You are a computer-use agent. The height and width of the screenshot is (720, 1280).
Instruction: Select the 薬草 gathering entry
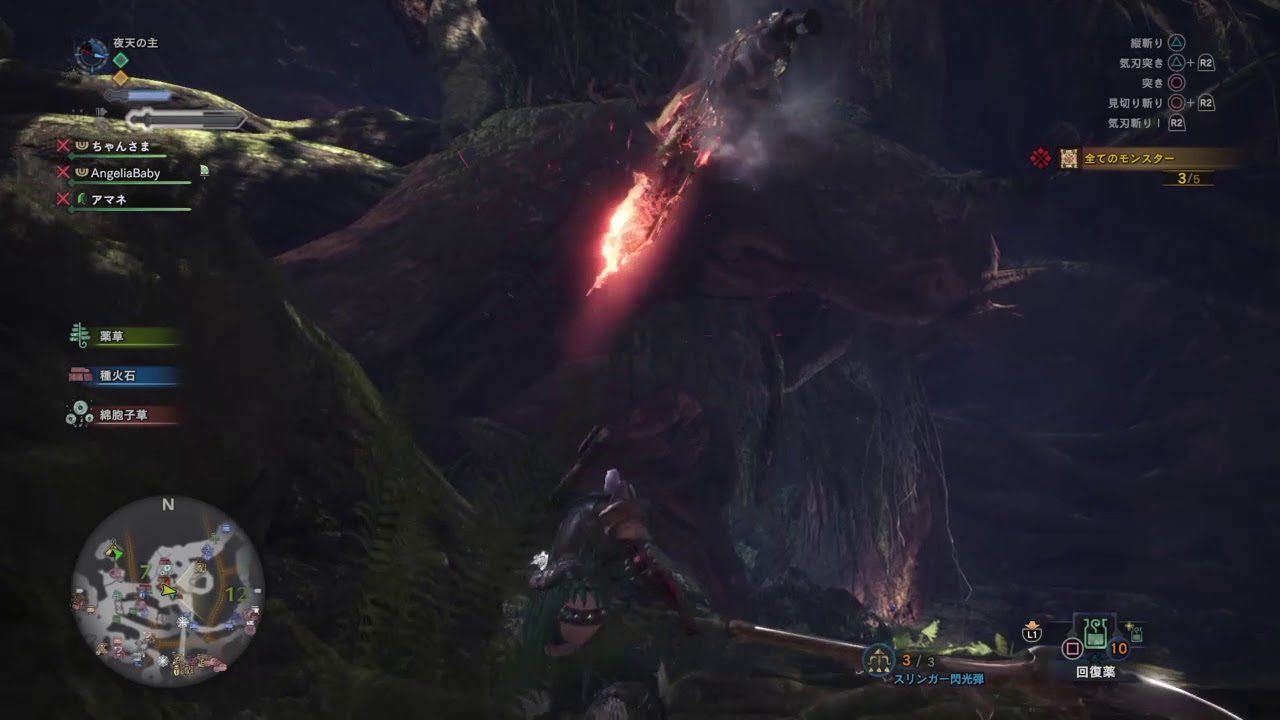tap(124, 337)
